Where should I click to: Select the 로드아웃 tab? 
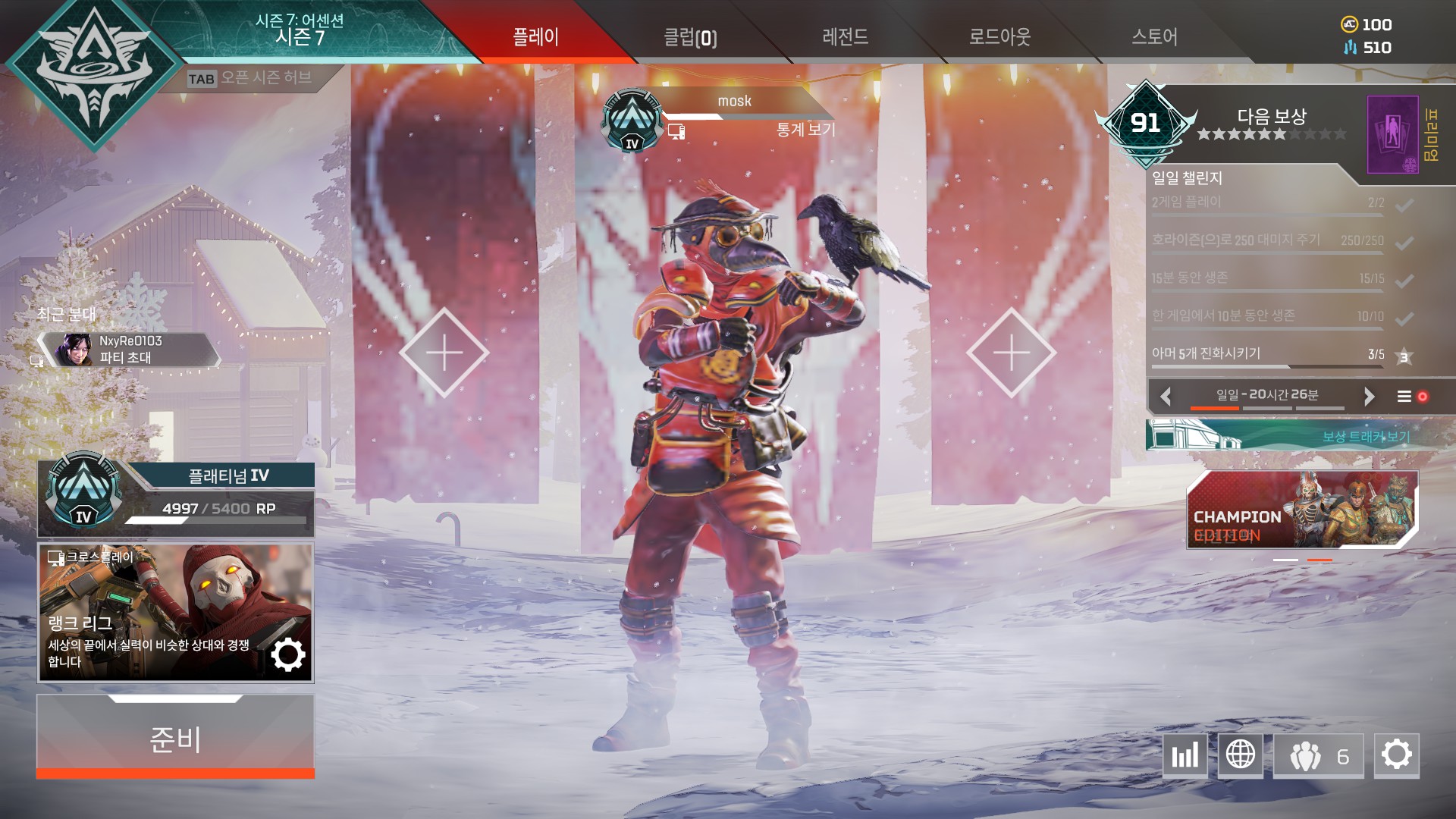click(x=999, y=36)
